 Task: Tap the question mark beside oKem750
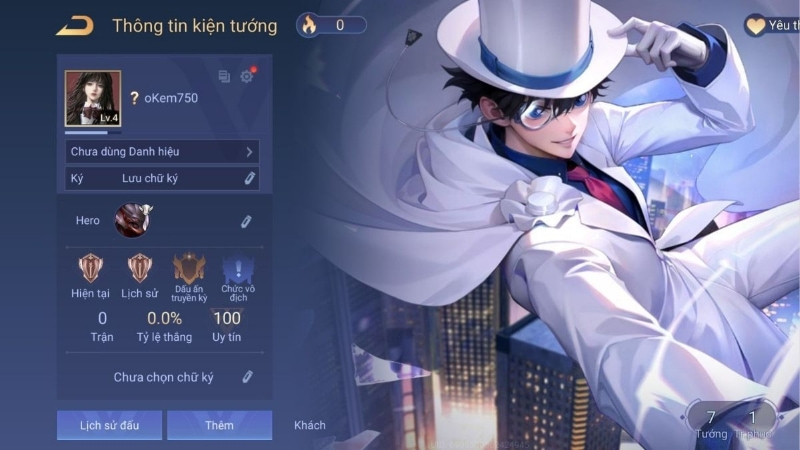pyautogui.click(x=134, y=98)
